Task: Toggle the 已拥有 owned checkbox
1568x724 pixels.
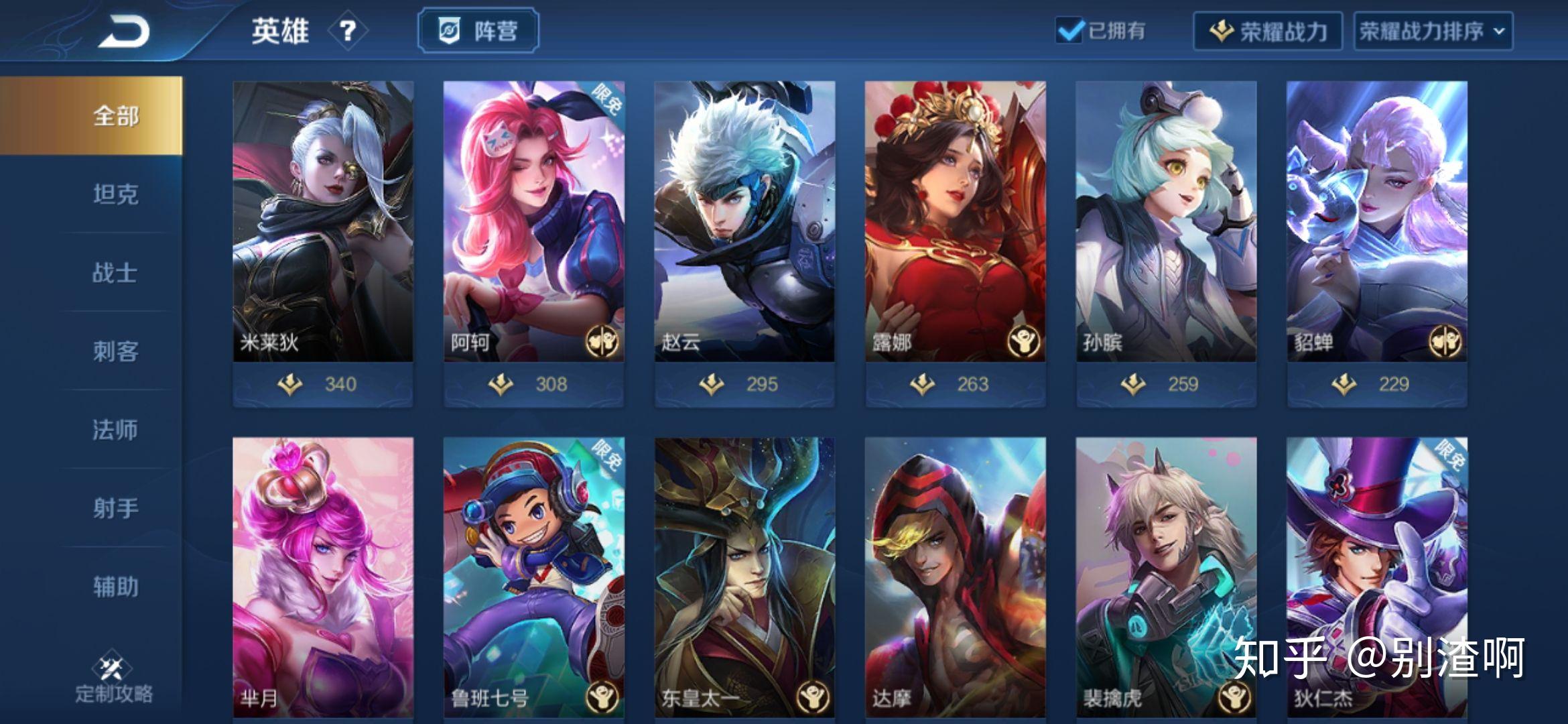Action: coord(1069,31)
